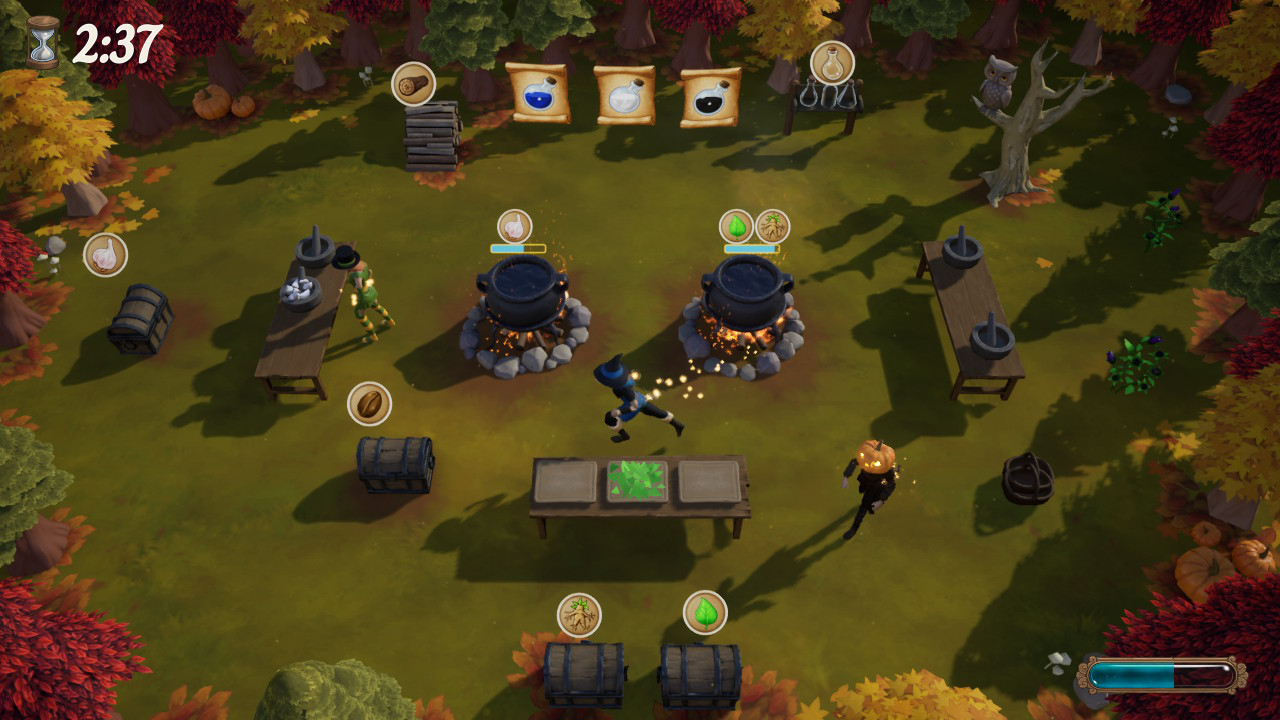Click the witch character in the center

[x=628, y=400]
